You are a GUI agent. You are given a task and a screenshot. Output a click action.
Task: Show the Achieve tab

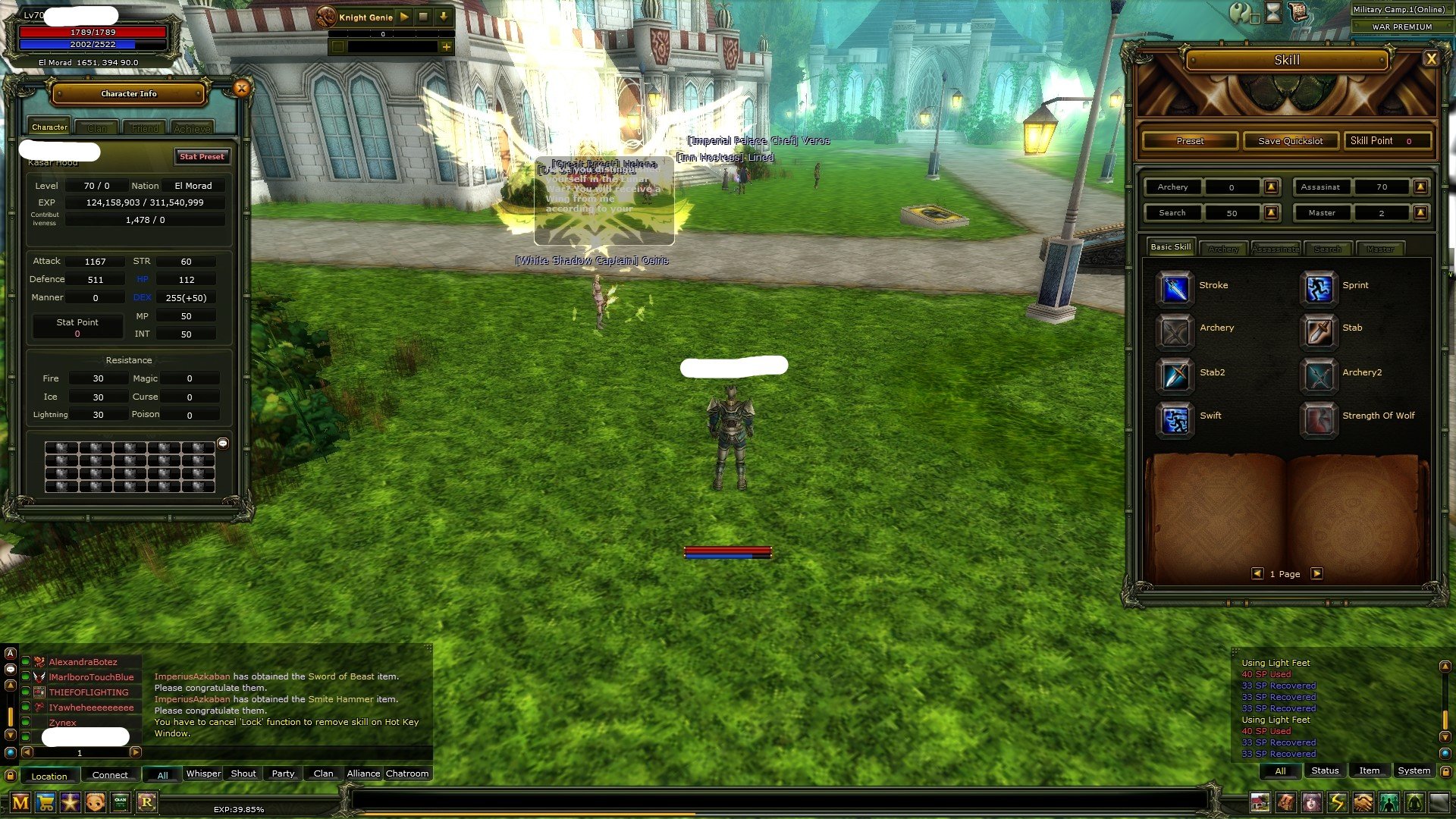tap(192, 128)
